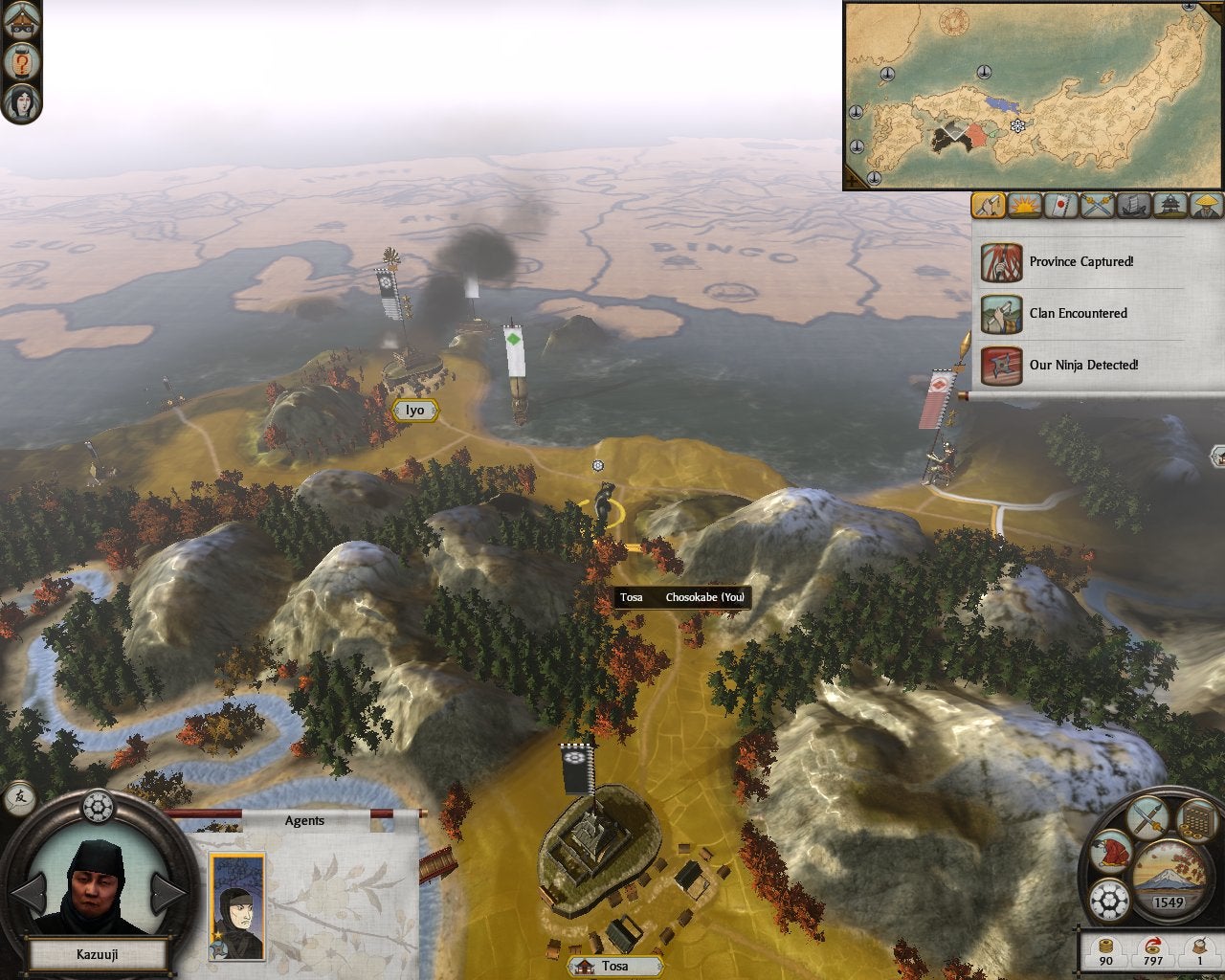This screenshot has height=980, width=1225.
Task: Open the lantern question-mark icon on the left
Action: click(x=22, y=63)
